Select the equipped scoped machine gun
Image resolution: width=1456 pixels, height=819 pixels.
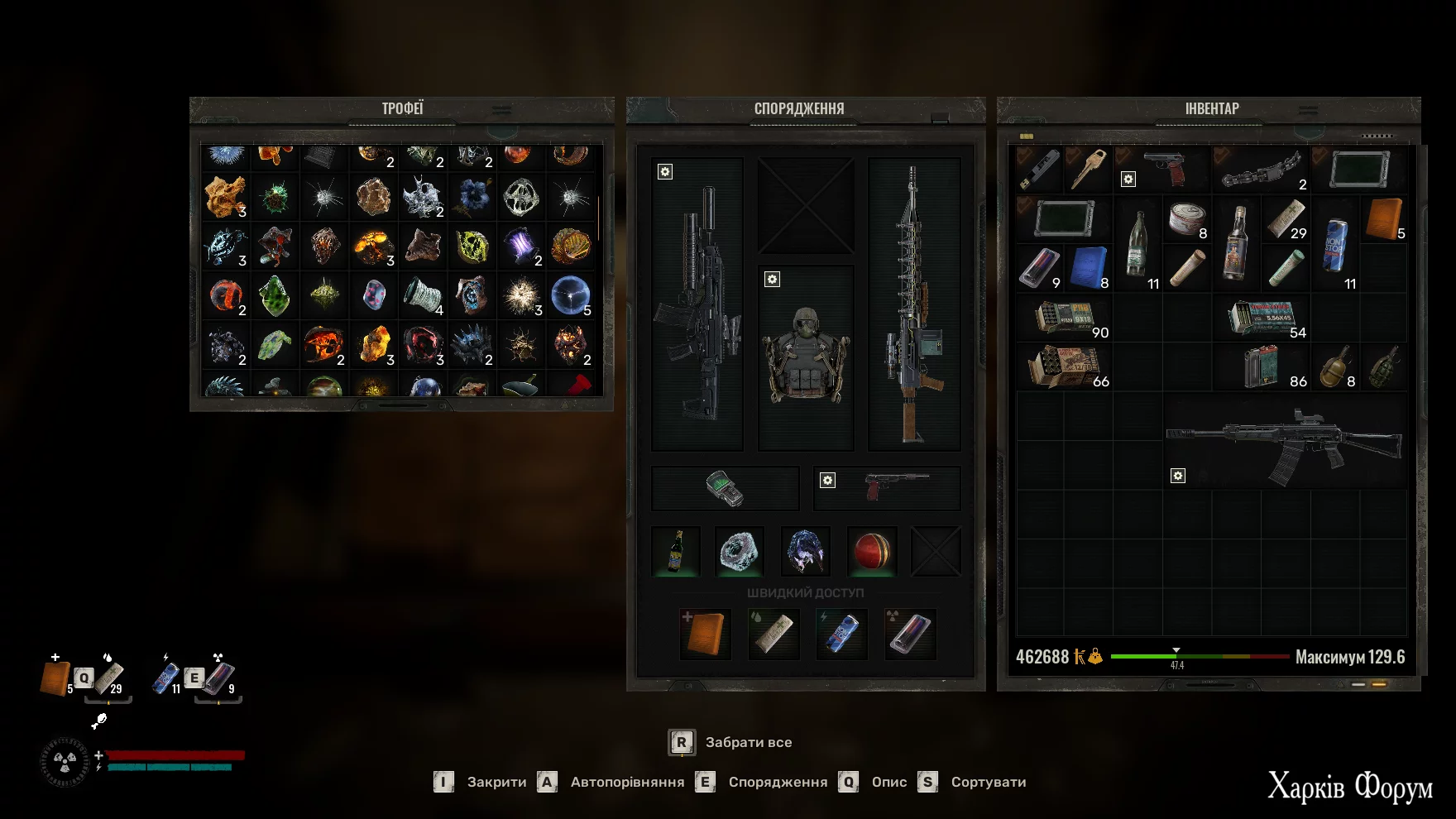click(913, 304)
